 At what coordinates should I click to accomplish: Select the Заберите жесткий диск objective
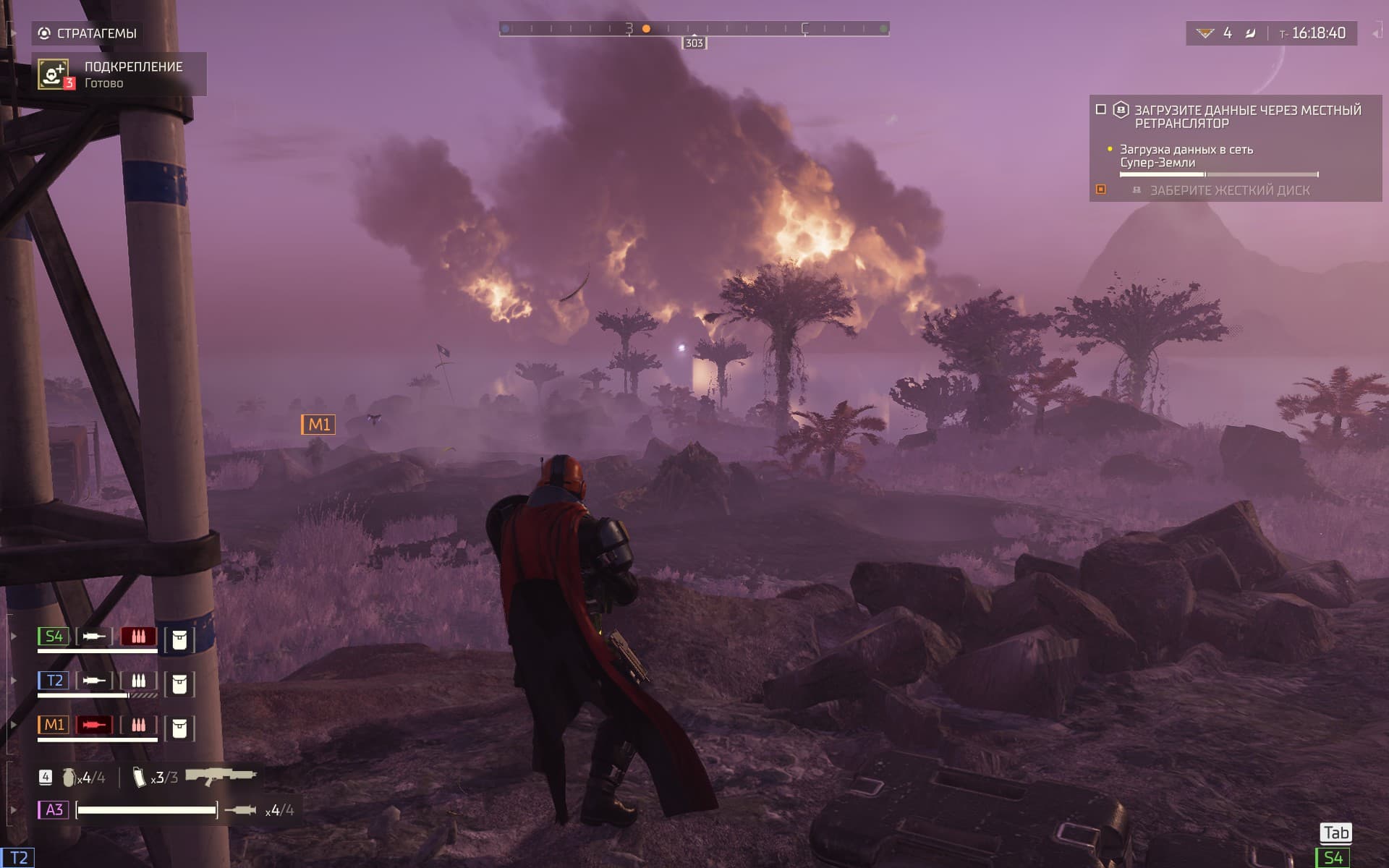[x=1229, y=190]
